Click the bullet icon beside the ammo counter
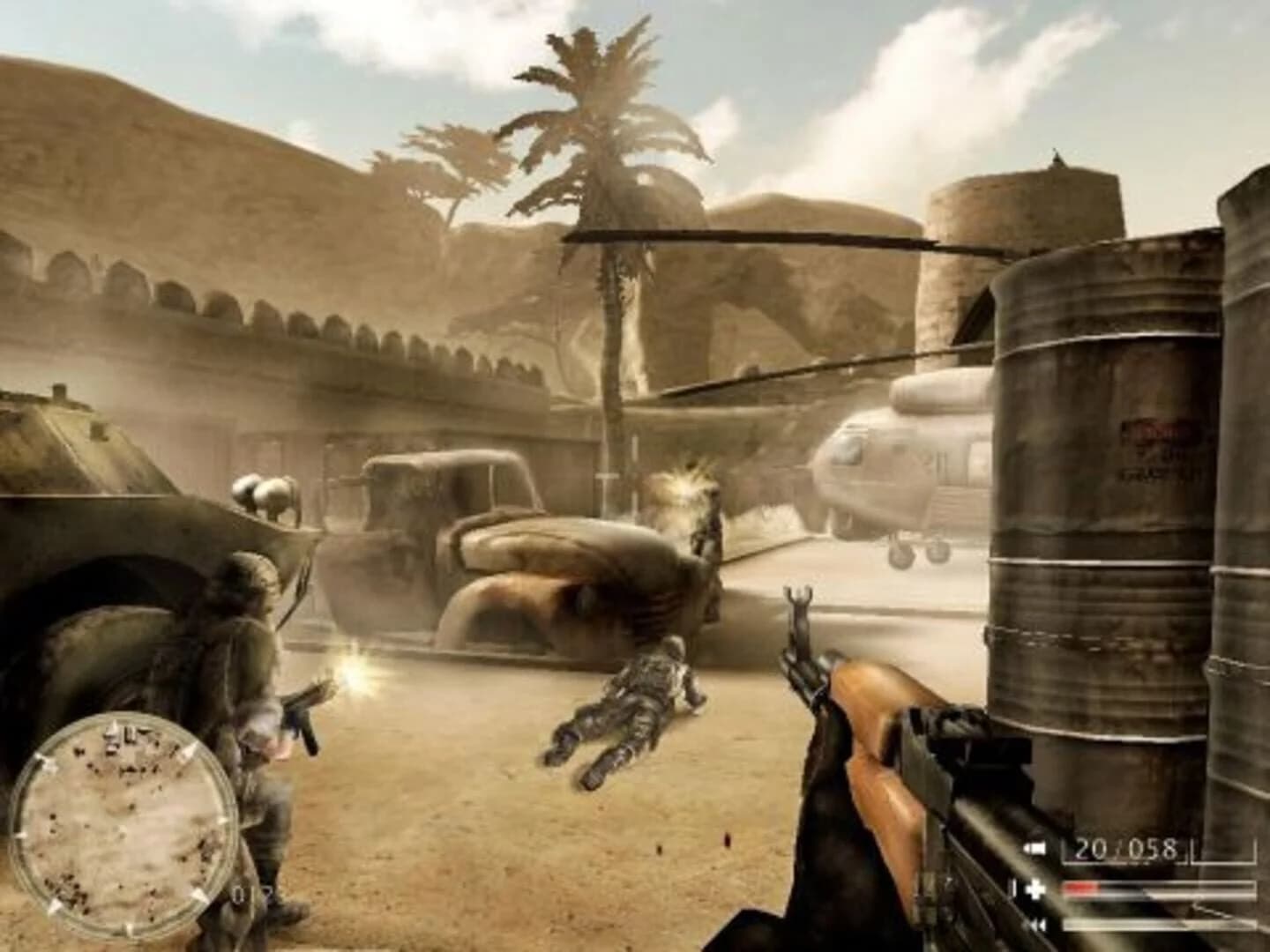The image size is (1270, 952). (x=1036, y=847)
